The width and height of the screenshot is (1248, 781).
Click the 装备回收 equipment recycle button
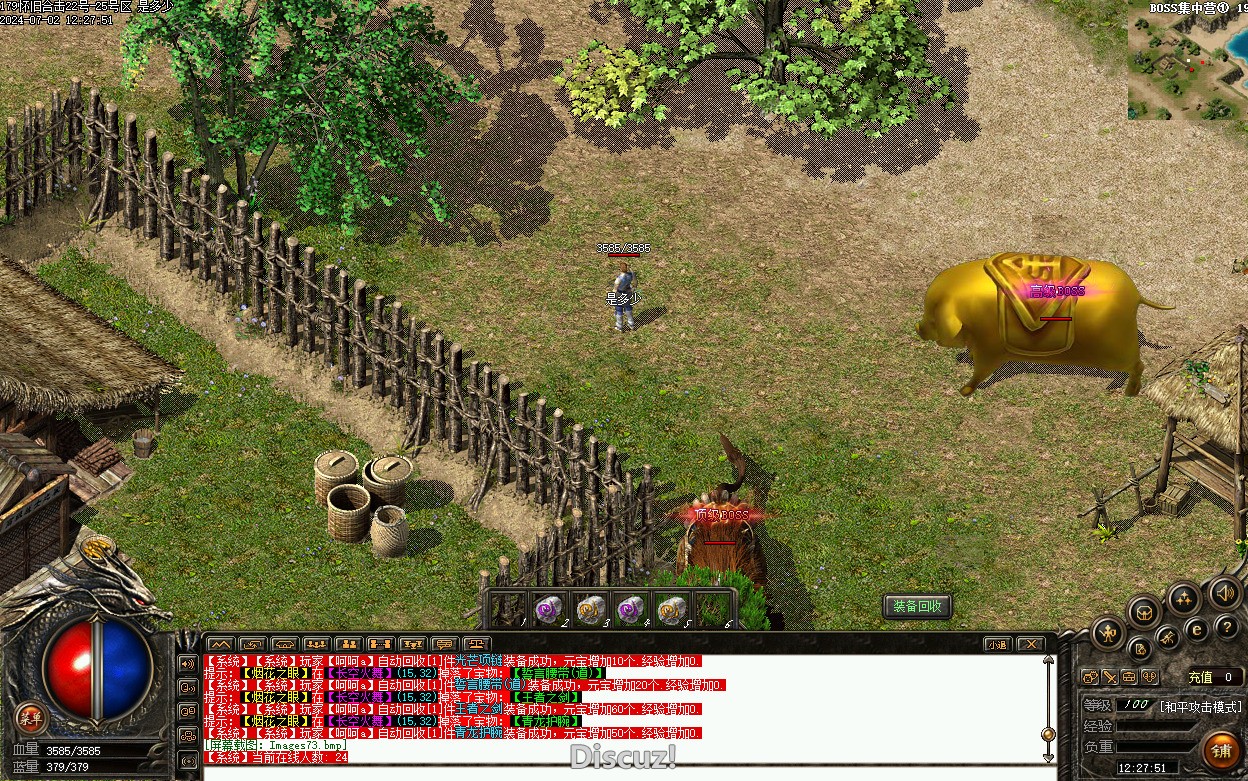tap(917, 607)
